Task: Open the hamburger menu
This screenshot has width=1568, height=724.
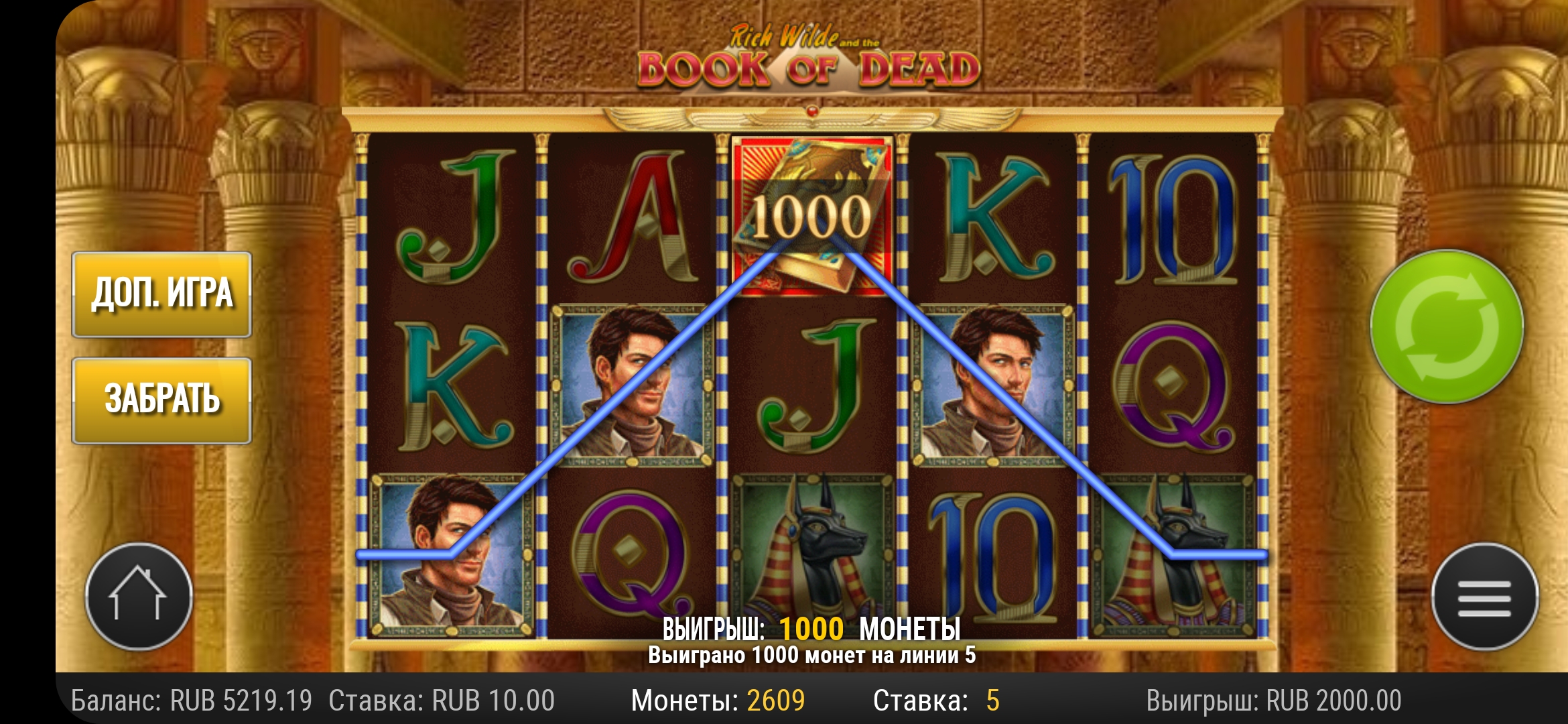Action: pyautogui.click(x=1484, y=596)
